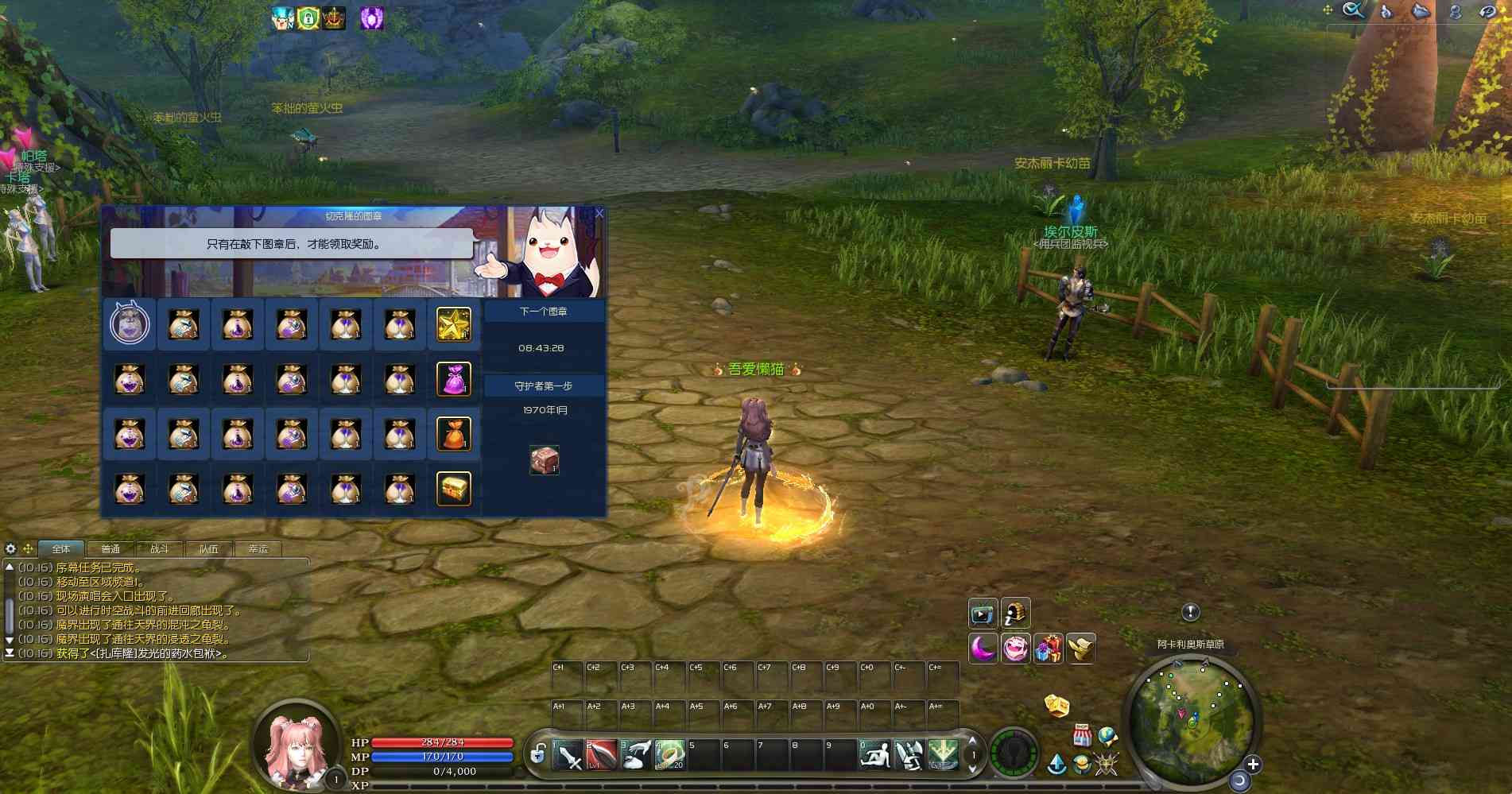Click the golden dice icon
The height and width of the screenshot is (794, 1512).
point(1056,705)
